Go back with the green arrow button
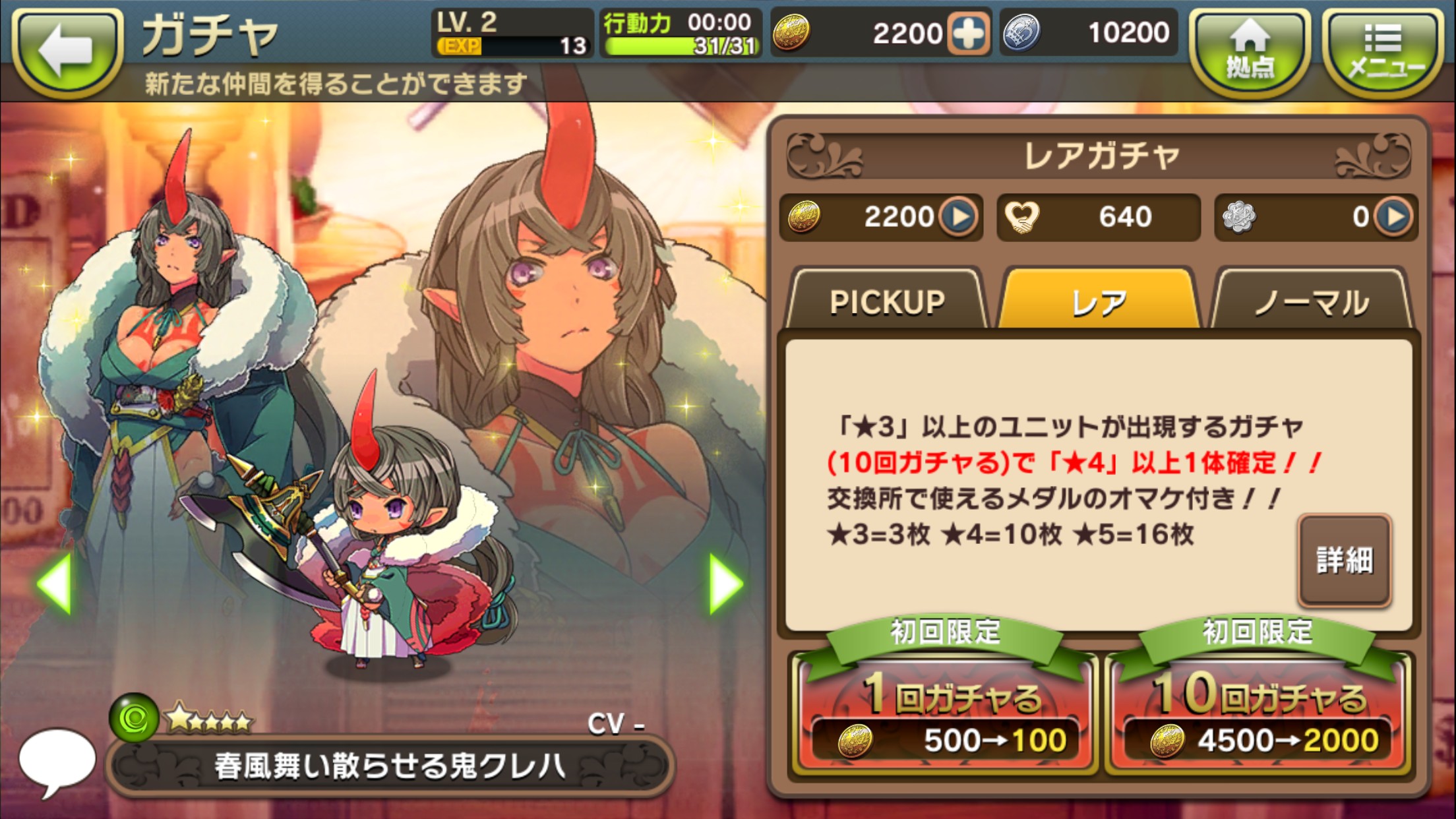 tap(67, 51)
